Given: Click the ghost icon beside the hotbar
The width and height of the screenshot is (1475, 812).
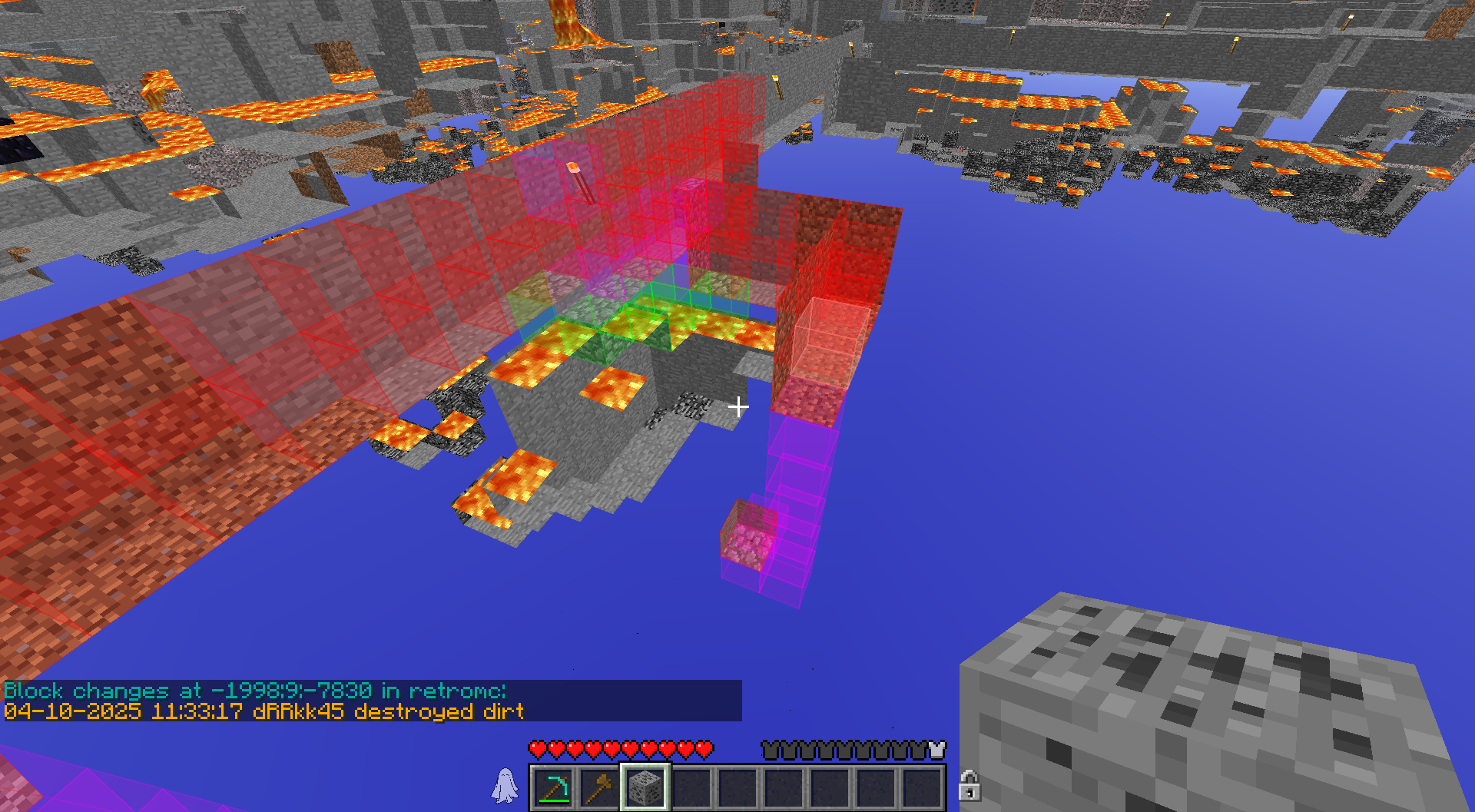Looking at the screenshot, I should 505,786.
